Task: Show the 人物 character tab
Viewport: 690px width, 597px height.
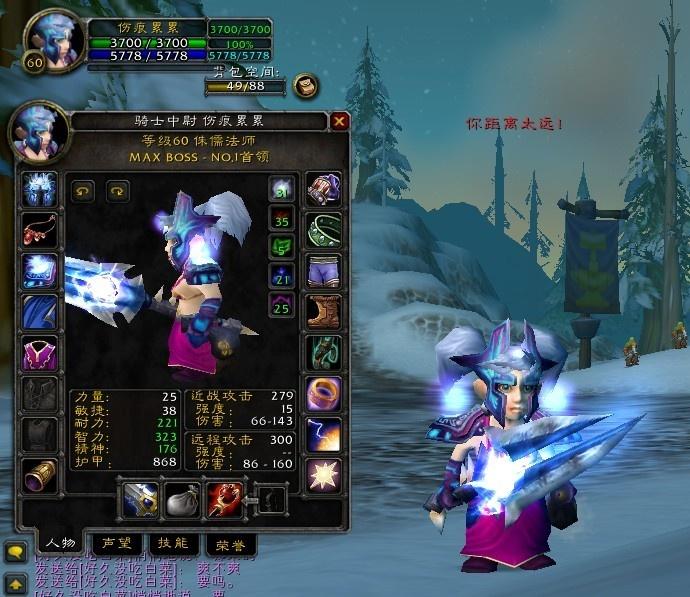Action: (x=60, y=543)
